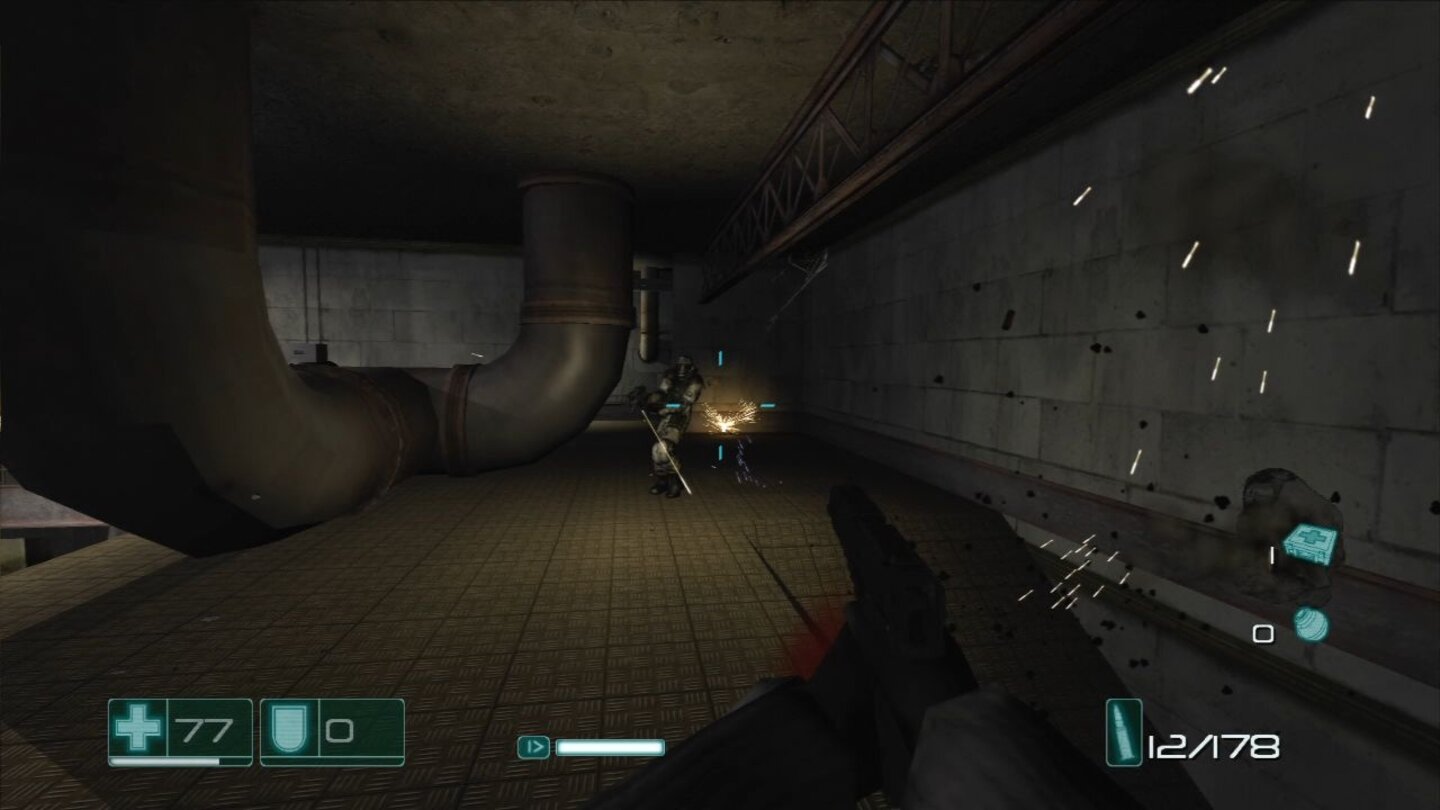Image resolution: width=1440 pixels, height=810 pixels.
Task: Select the medkit count label showing 1
Action: click(x=1273, y=554)
